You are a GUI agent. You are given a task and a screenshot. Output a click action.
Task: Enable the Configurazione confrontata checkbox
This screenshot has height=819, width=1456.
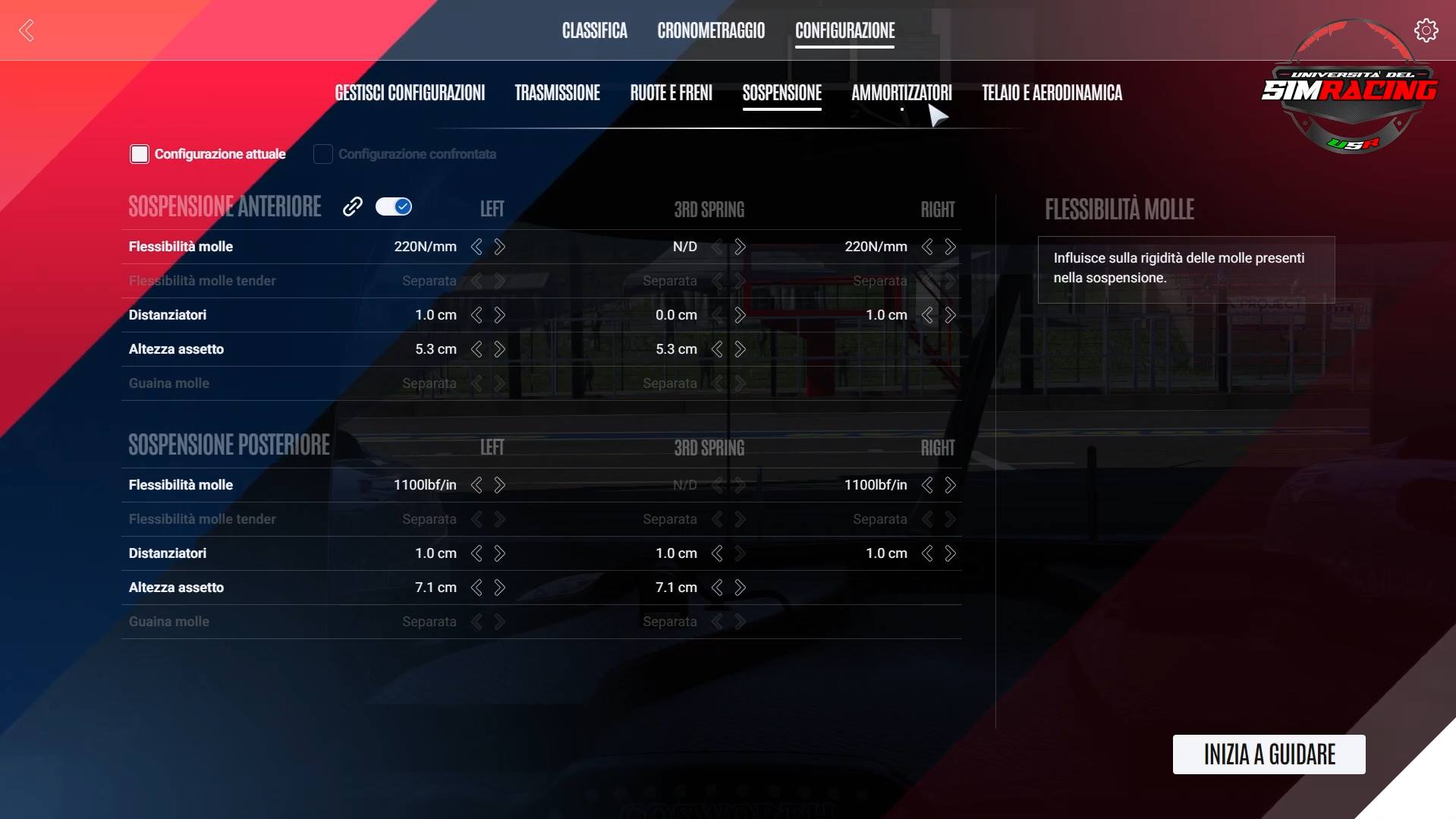322,153
